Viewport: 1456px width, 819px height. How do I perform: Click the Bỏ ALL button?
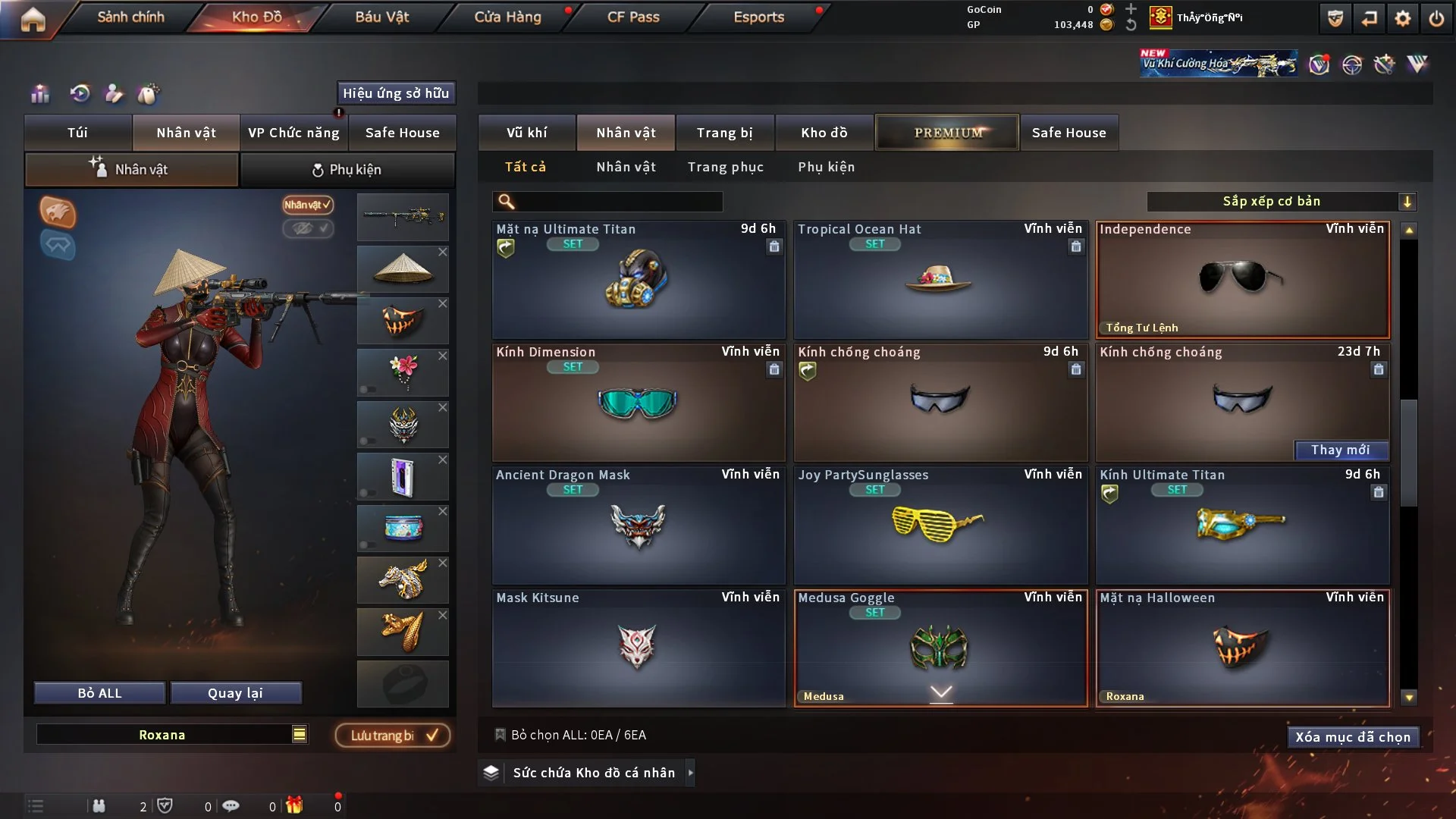coord(99,693)
